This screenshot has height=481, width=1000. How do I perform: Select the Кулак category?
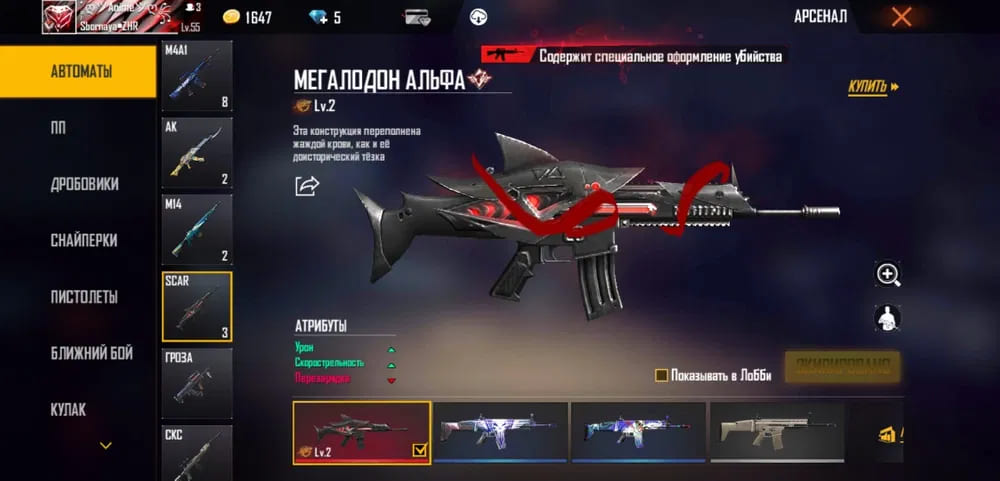[68, 409]
